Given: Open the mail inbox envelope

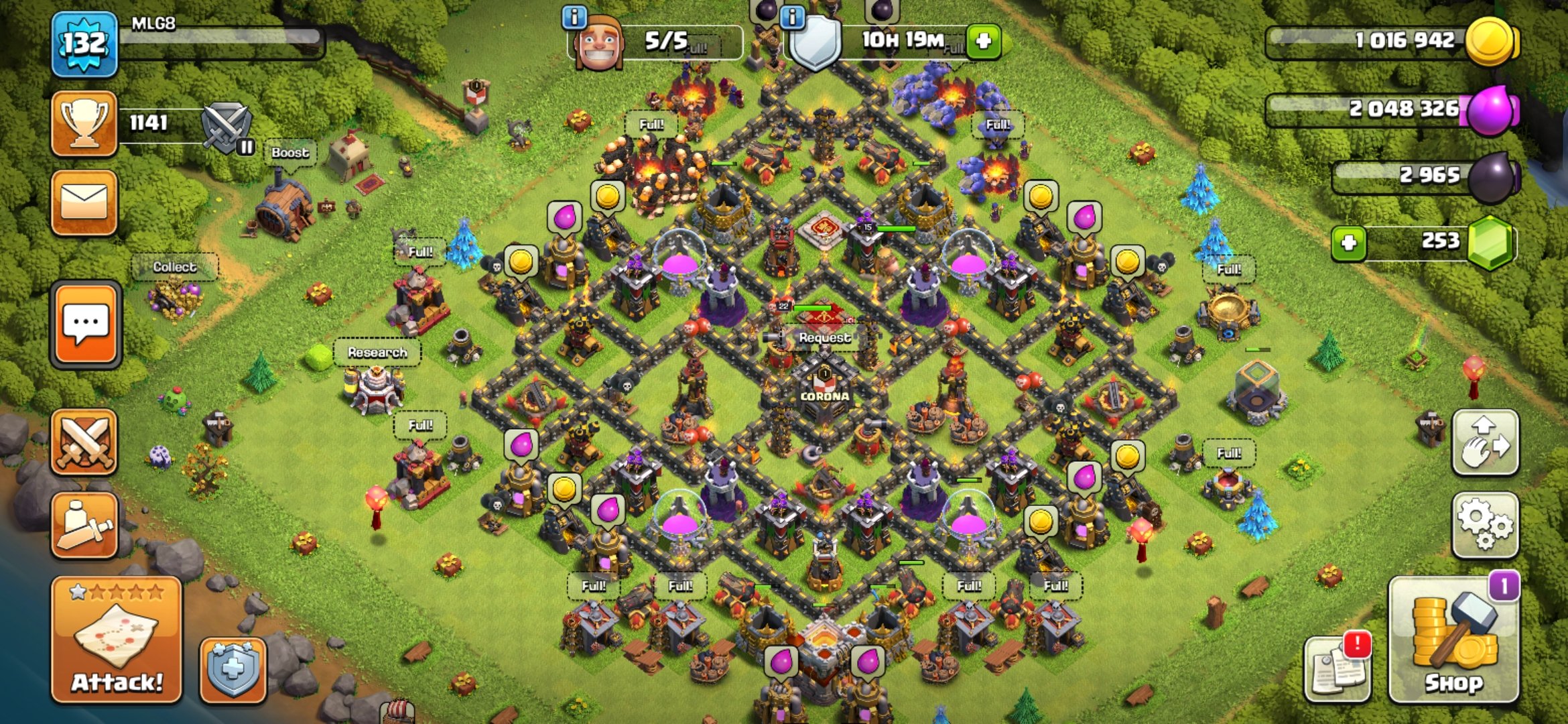Looking at the screenshot, I should [84, 202].
